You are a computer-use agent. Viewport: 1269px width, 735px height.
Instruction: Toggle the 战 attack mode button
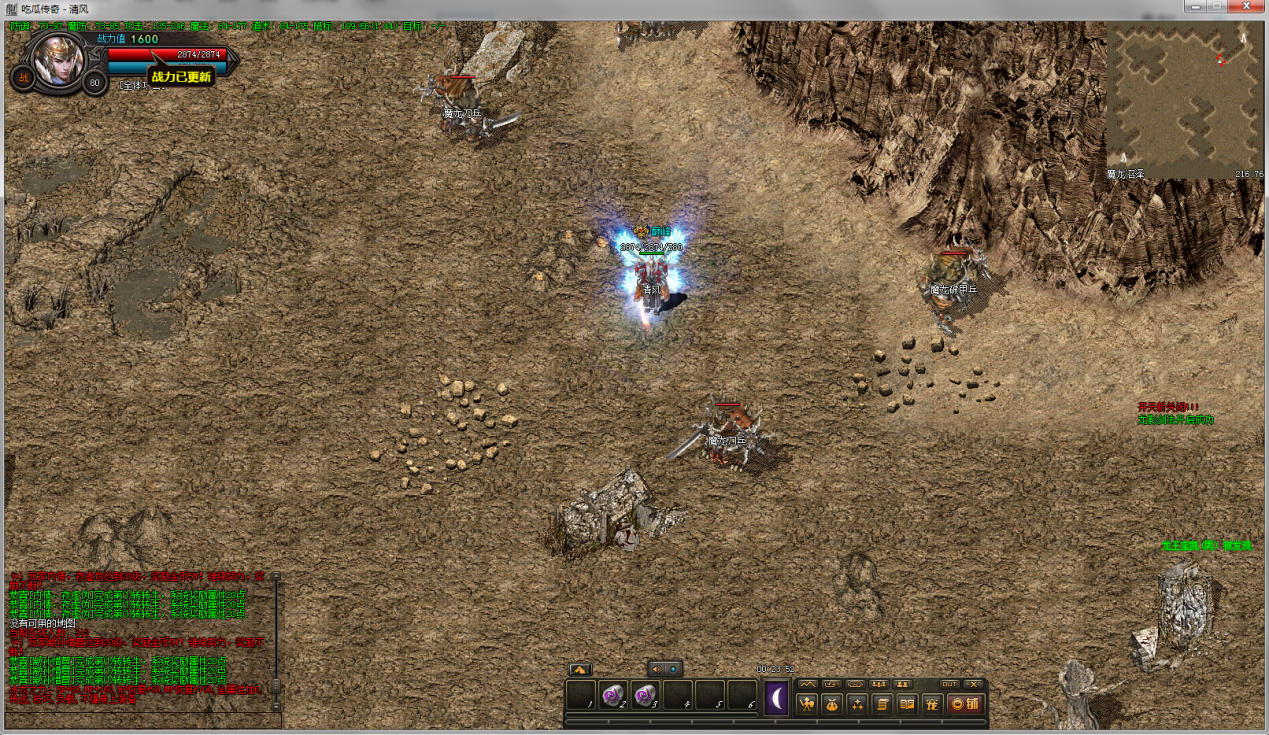point(23,78)
